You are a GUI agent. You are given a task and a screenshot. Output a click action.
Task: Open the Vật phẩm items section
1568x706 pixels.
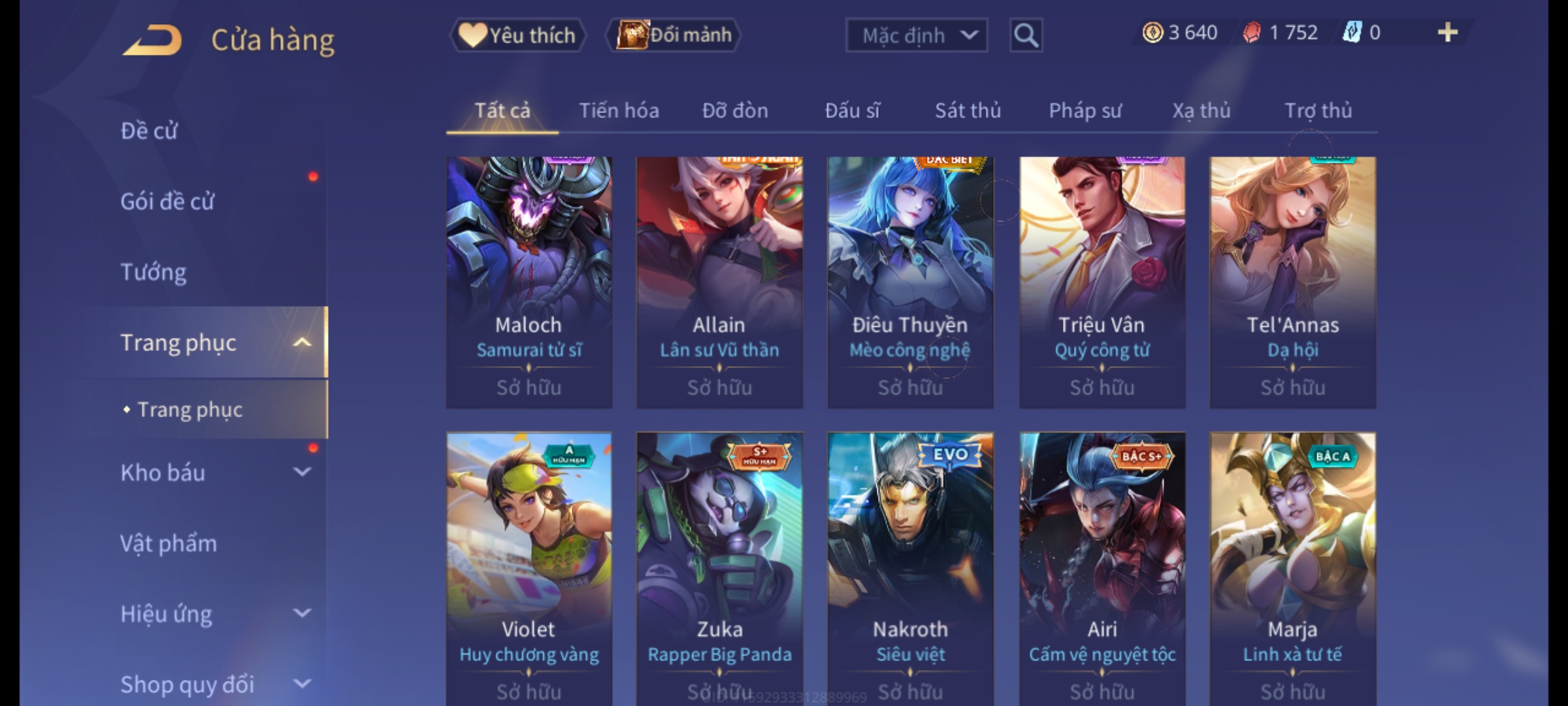point(169,543)
